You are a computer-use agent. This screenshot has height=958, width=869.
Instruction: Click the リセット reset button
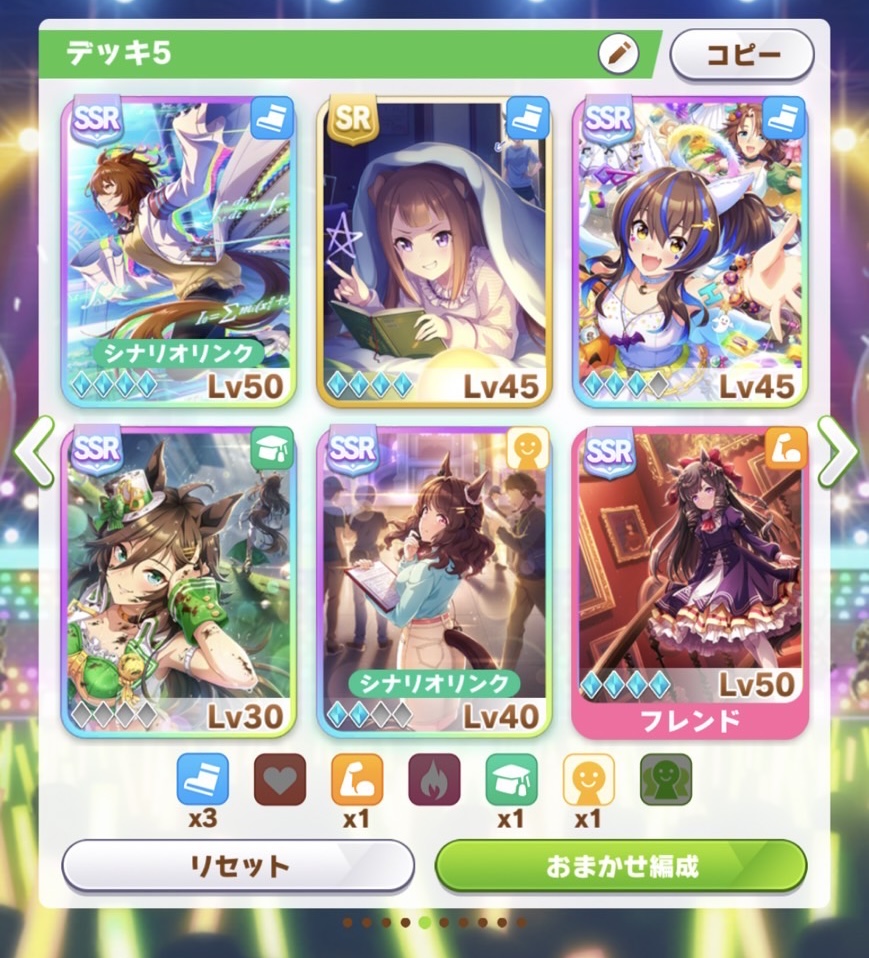pyautogui.click(x=238, y=865)
